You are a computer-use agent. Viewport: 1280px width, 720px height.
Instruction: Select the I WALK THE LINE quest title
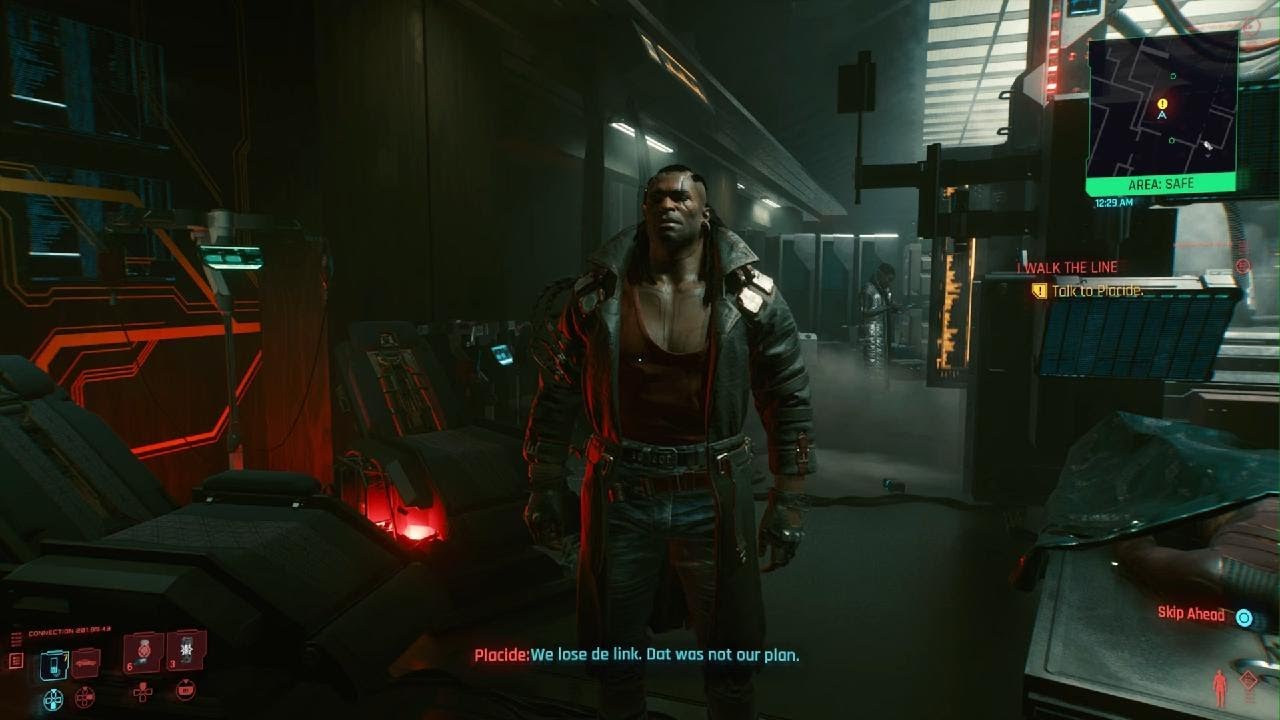click(1067, 267)
